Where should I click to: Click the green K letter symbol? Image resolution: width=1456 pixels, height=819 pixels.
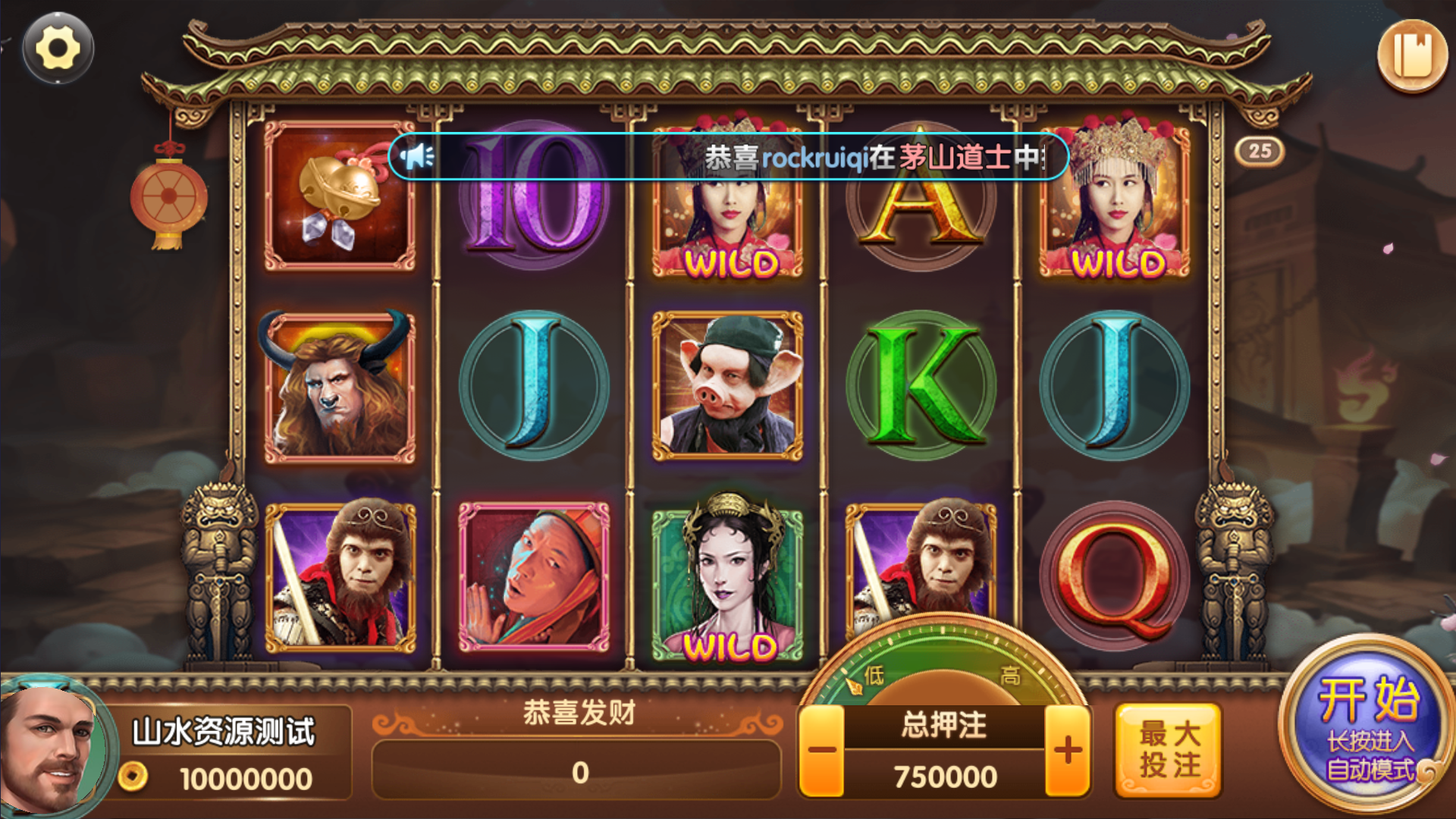tap(922, 384)
